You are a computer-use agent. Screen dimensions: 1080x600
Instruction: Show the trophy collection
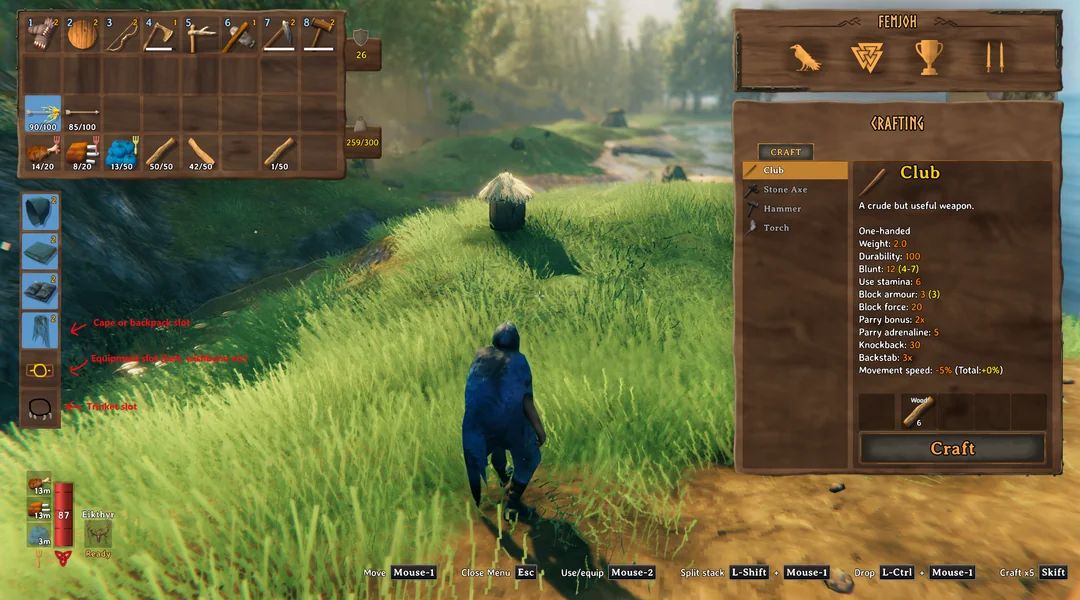point(930,58)
